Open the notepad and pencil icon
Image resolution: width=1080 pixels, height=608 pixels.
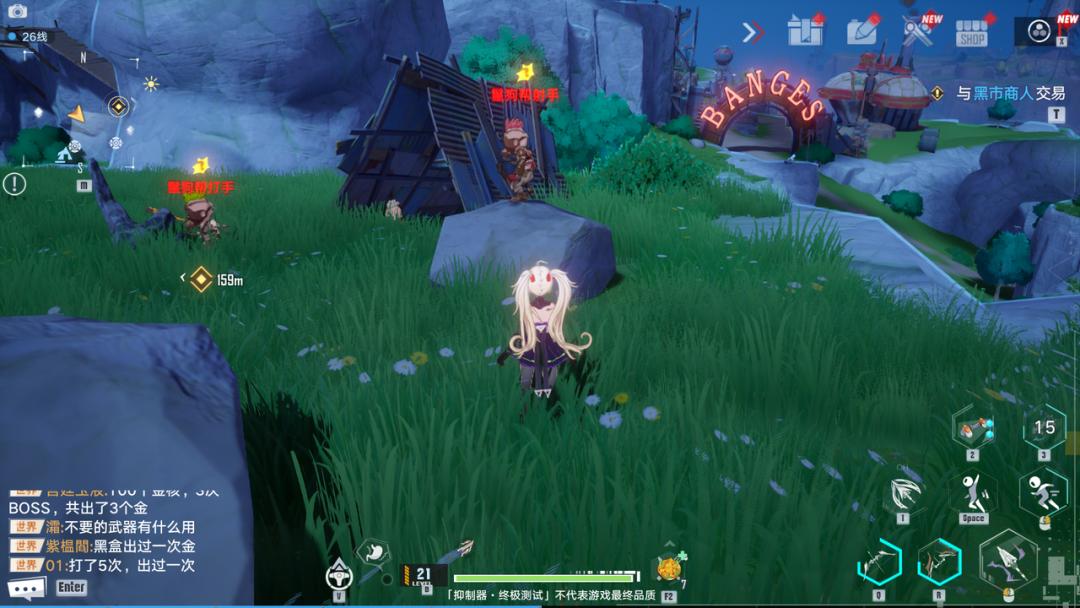[862, 32]
